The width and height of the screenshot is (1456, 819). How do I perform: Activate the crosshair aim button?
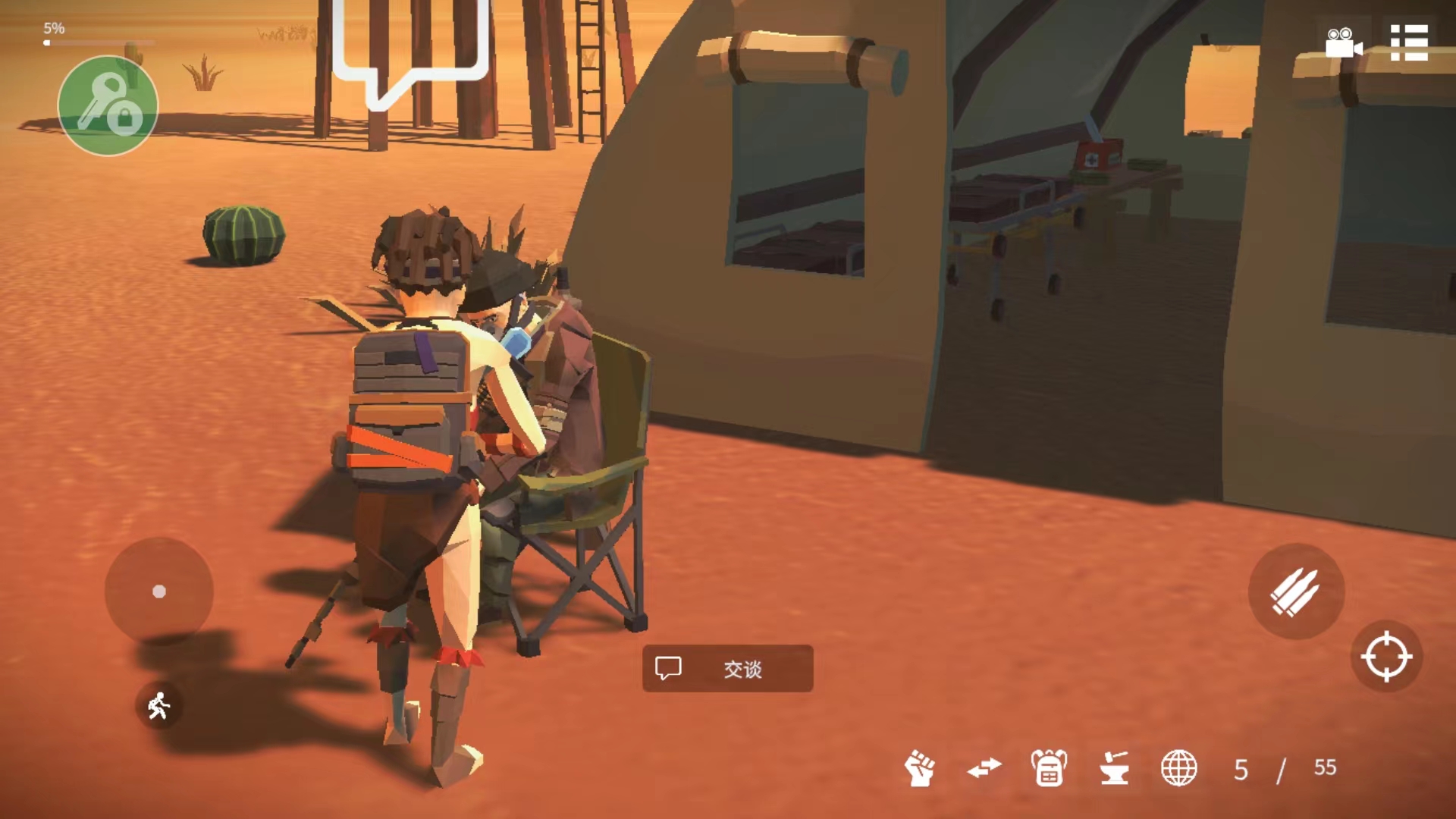tap(1386, 657)
